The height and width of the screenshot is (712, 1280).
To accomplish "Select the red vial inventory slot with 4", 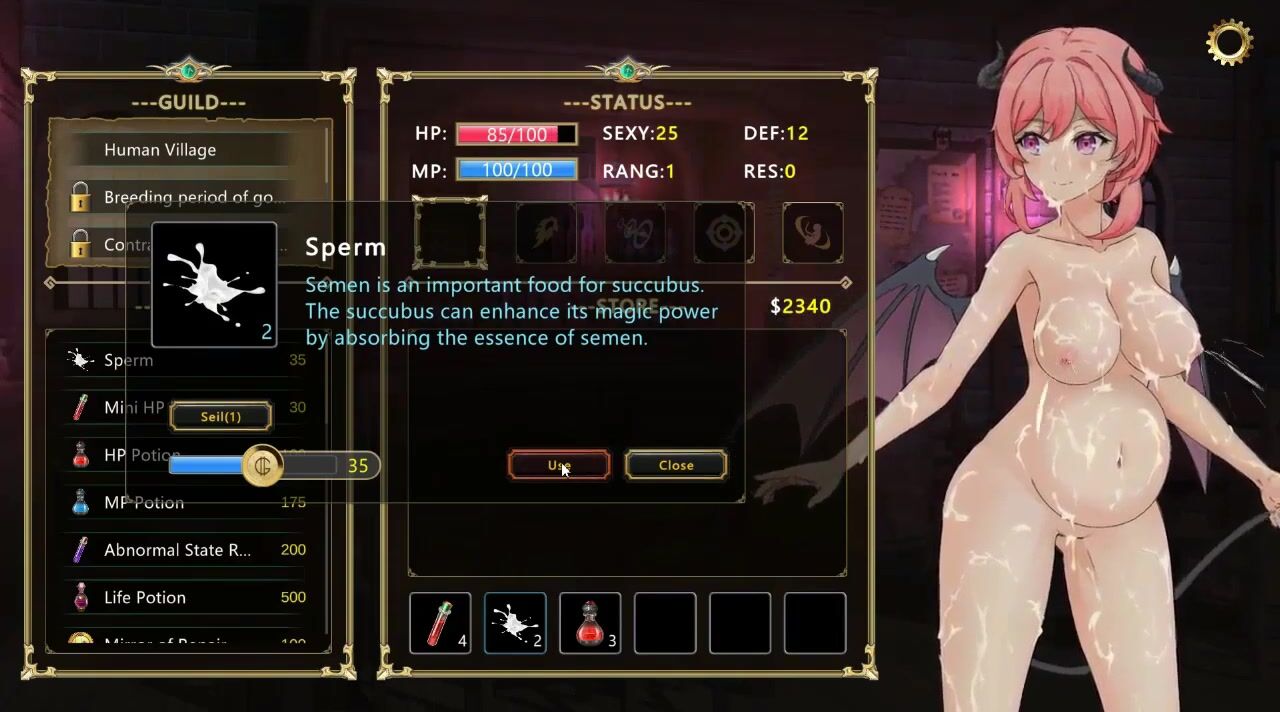I will 440,623.
